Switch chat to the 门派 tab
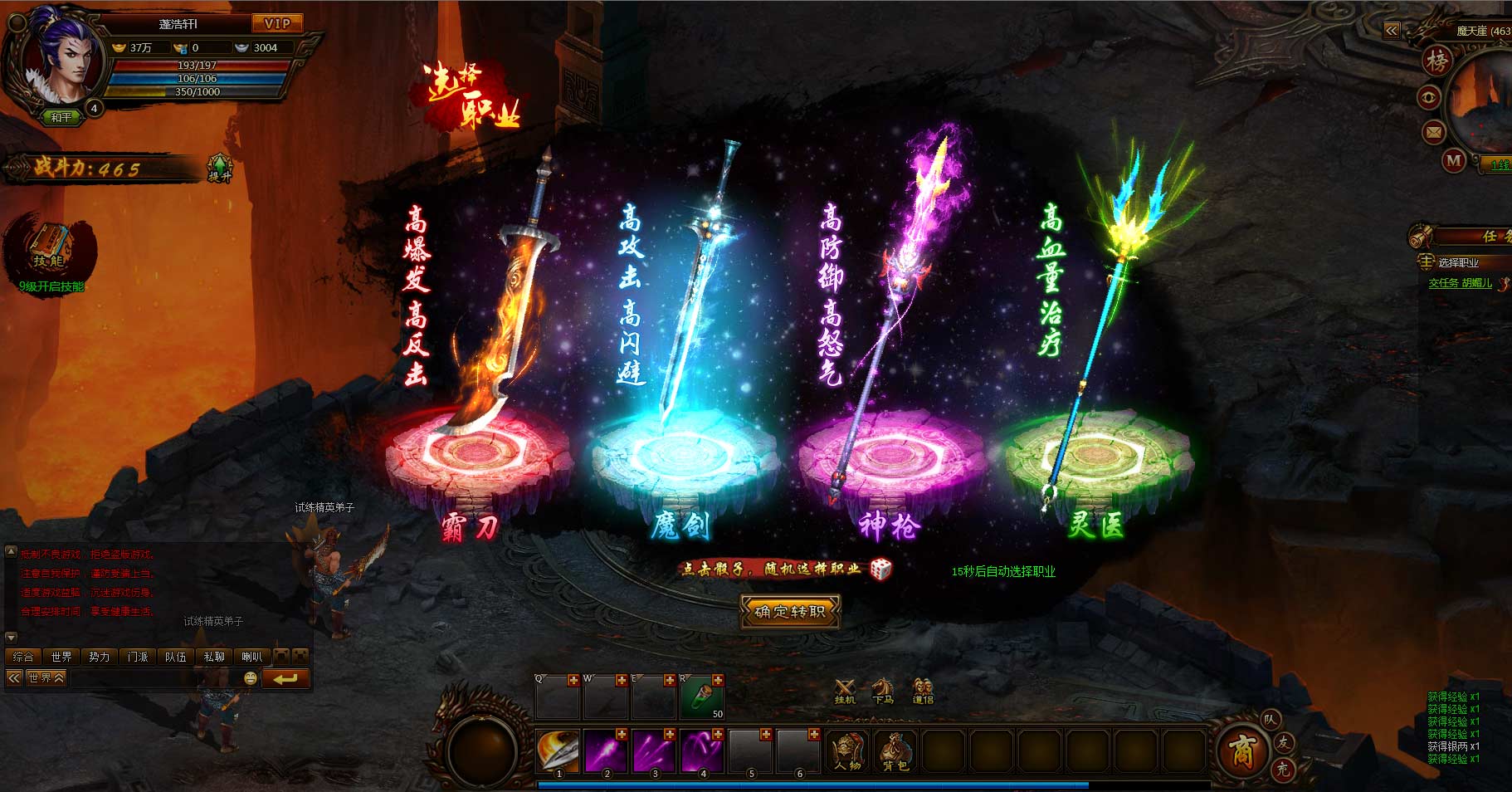The height and width of the screenshot is (792, 1512). tap(138, 657)
